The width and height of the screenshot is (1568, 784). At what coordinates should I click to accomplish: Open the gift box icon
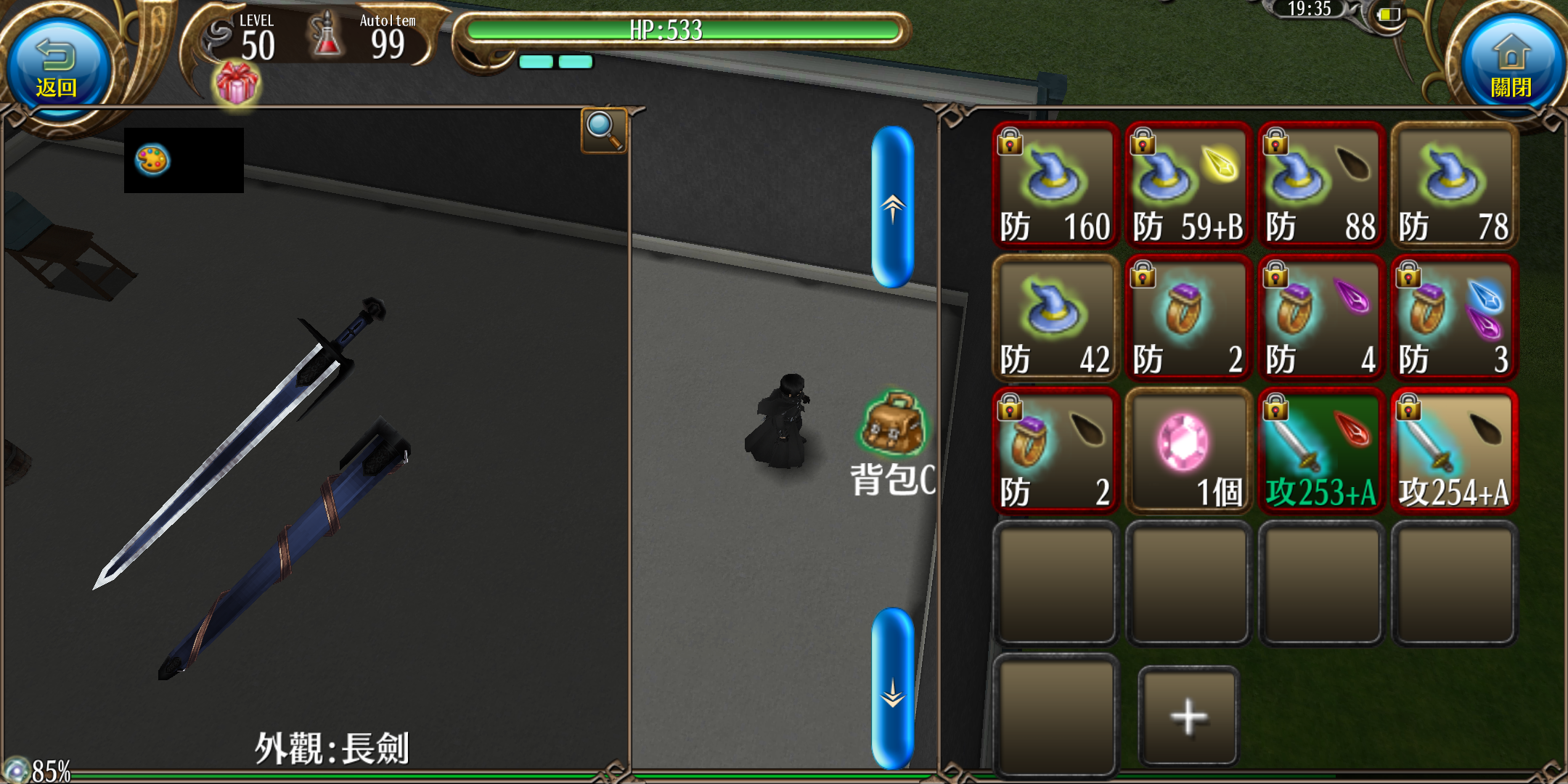point(237,83)
